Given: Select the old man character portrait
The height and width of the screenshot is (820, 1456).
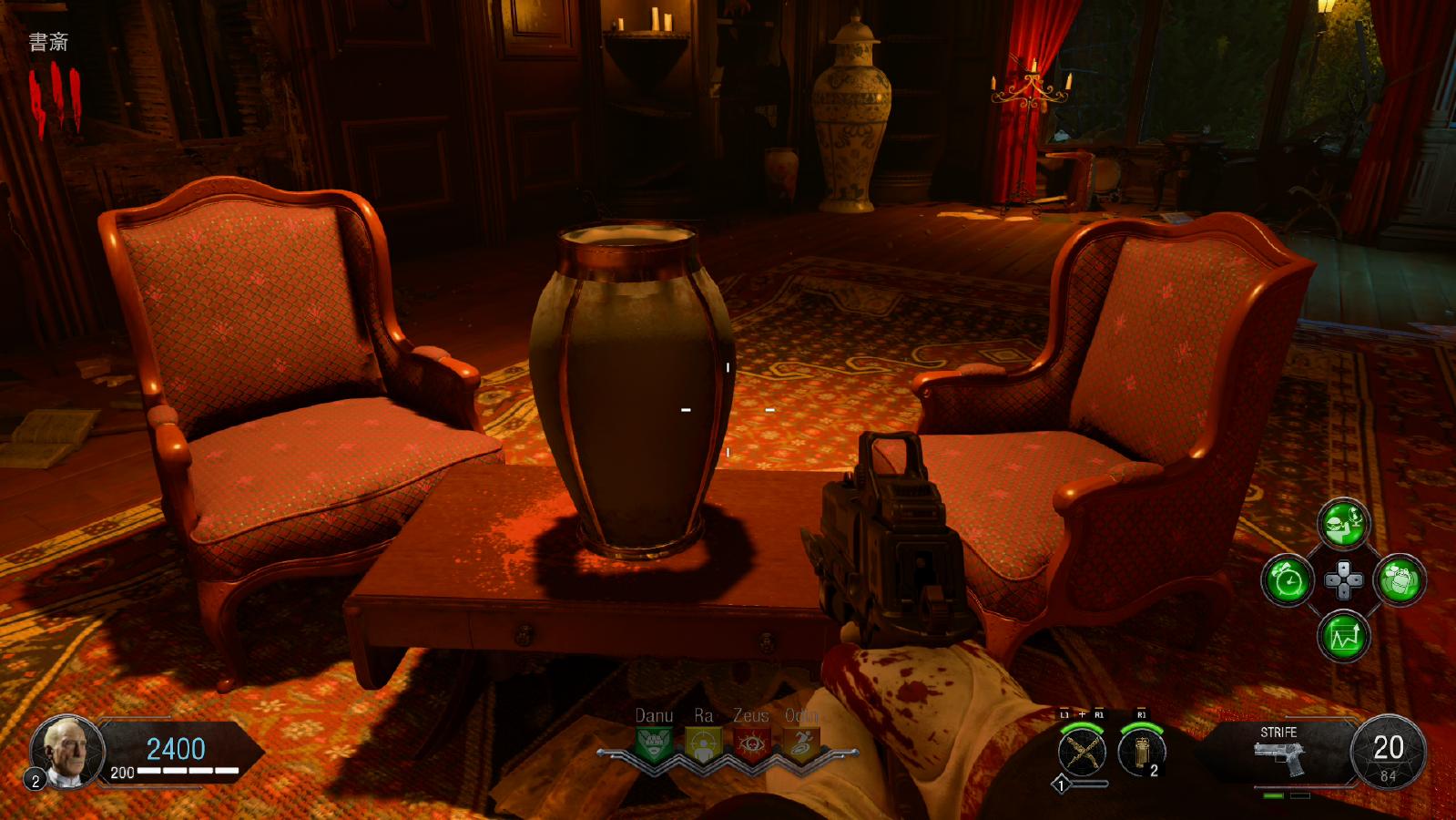Looking at the screenshot, I should (68, 751).
